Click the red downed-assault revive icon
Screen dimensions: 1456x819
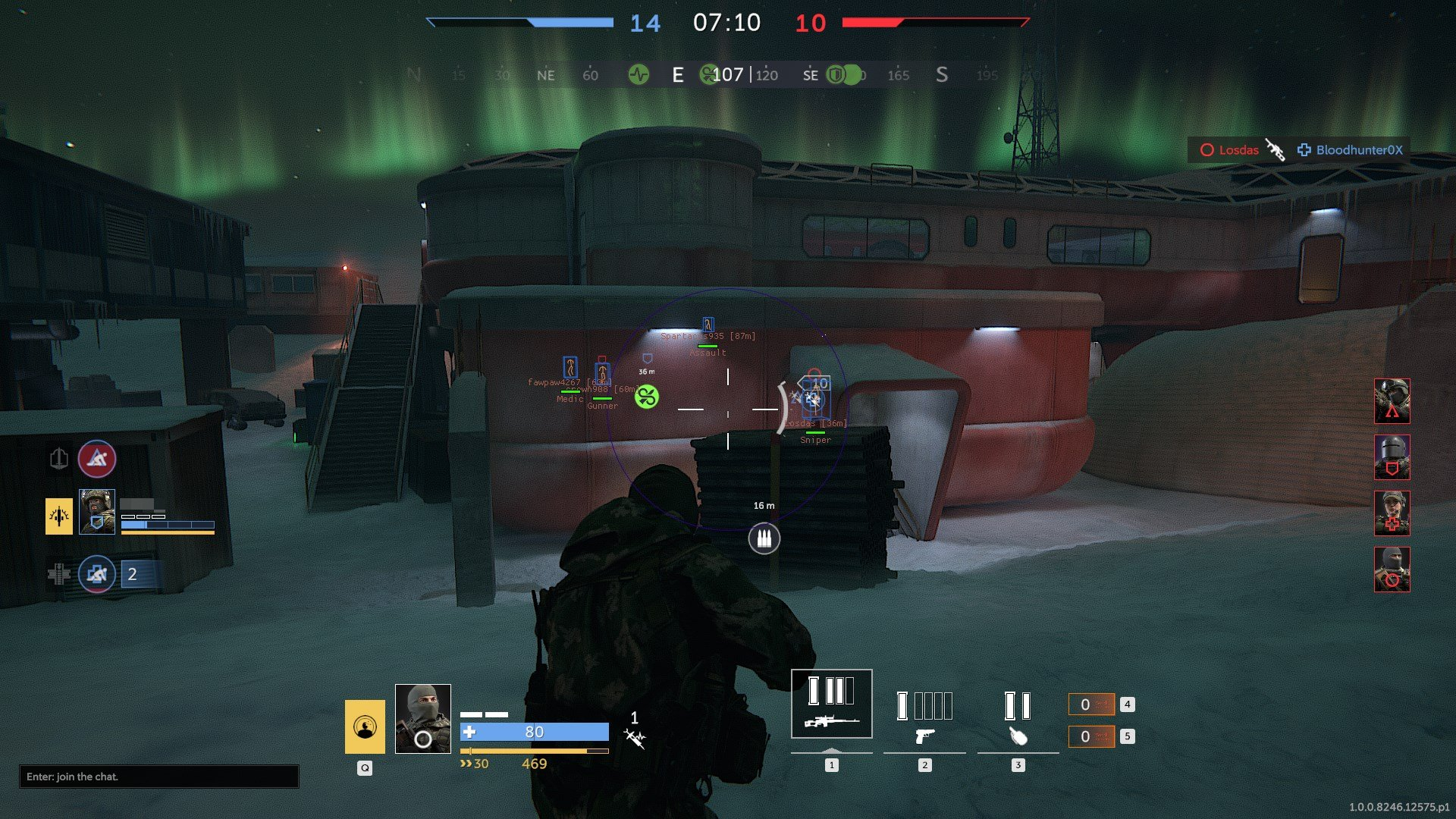coord(97,459)
